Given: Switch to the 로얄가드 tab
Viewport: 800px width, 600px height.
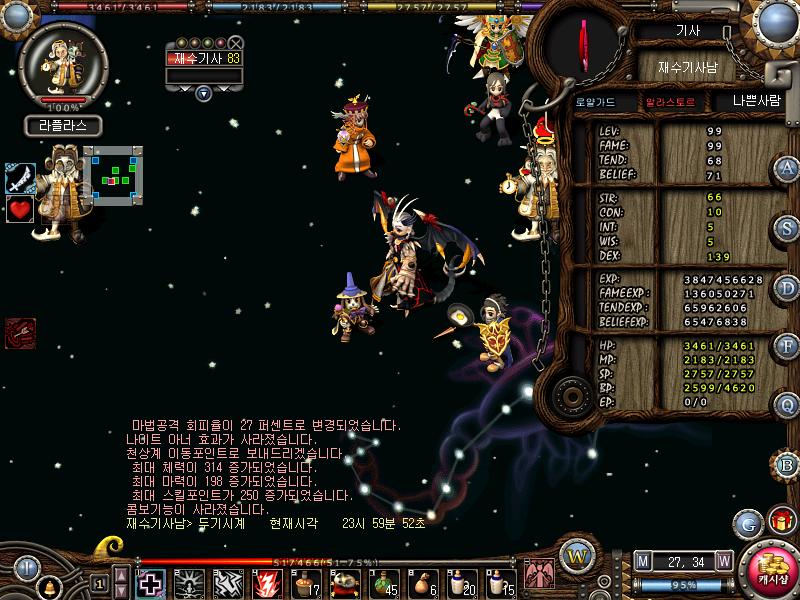Looking at the screenshot, I should point(595,101).
